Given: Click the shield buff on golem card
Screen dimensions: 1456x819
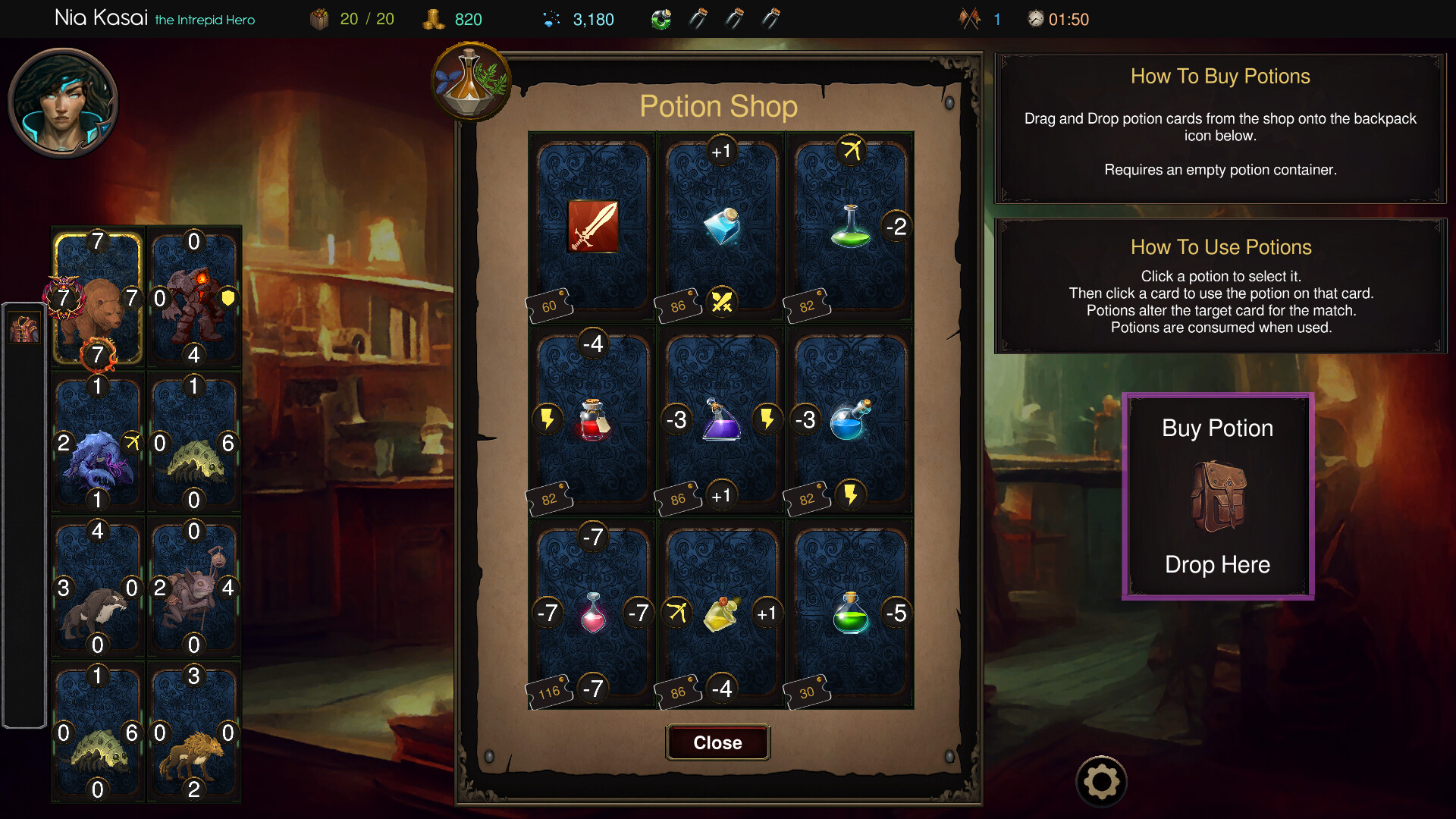Looking at the screenshot, I should tap(227, 299).
